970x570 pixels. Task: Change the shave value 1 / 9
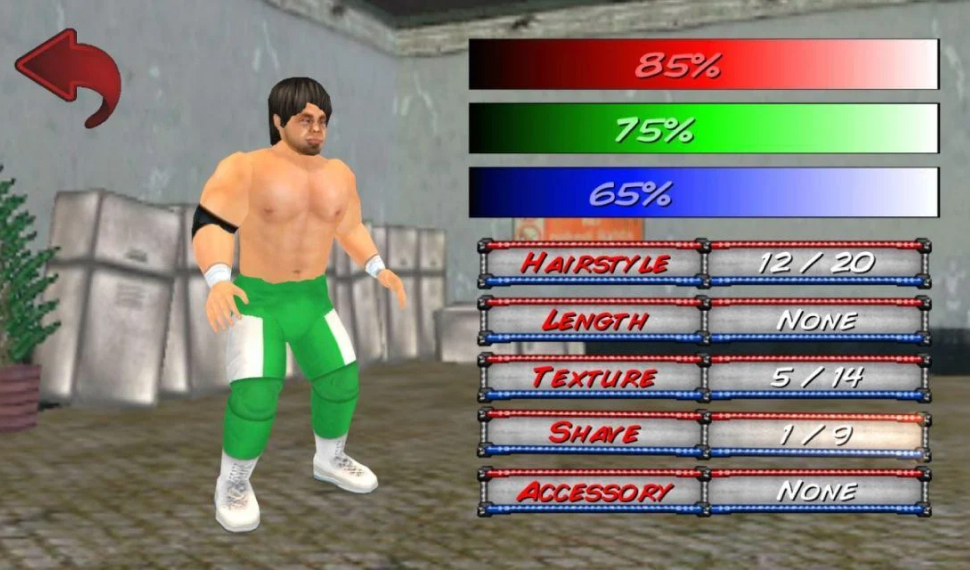[x=817, y=433]
